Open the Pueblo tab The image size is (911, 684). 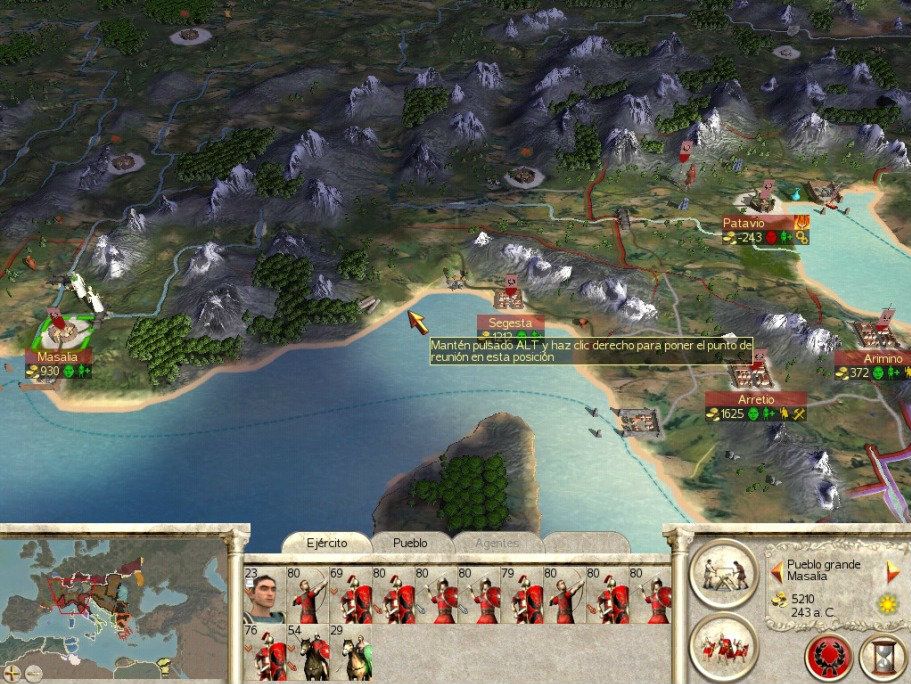[409, 542]
